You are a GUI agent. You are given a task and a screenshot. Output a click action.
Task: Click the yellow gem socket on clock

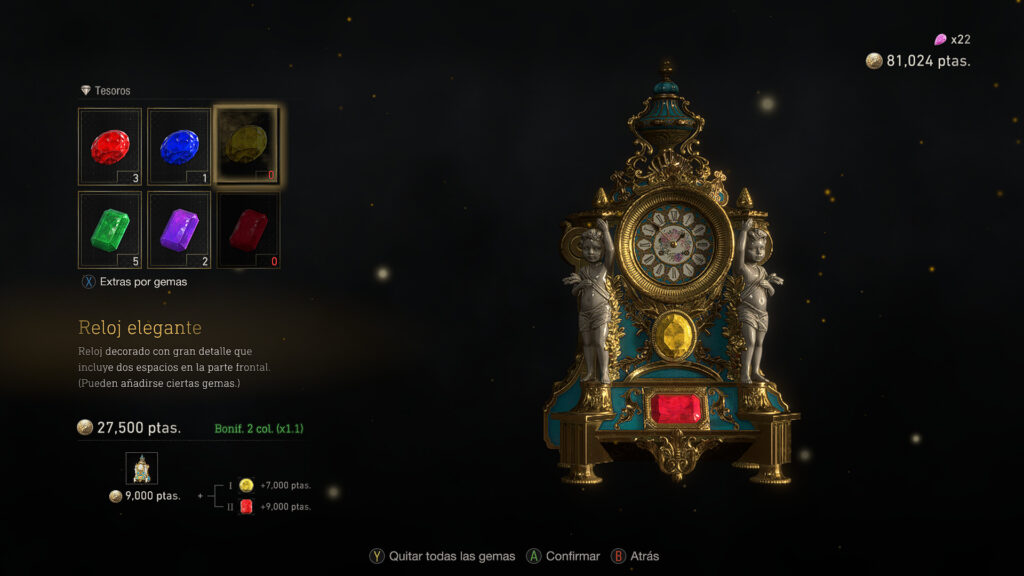[675, 336]
